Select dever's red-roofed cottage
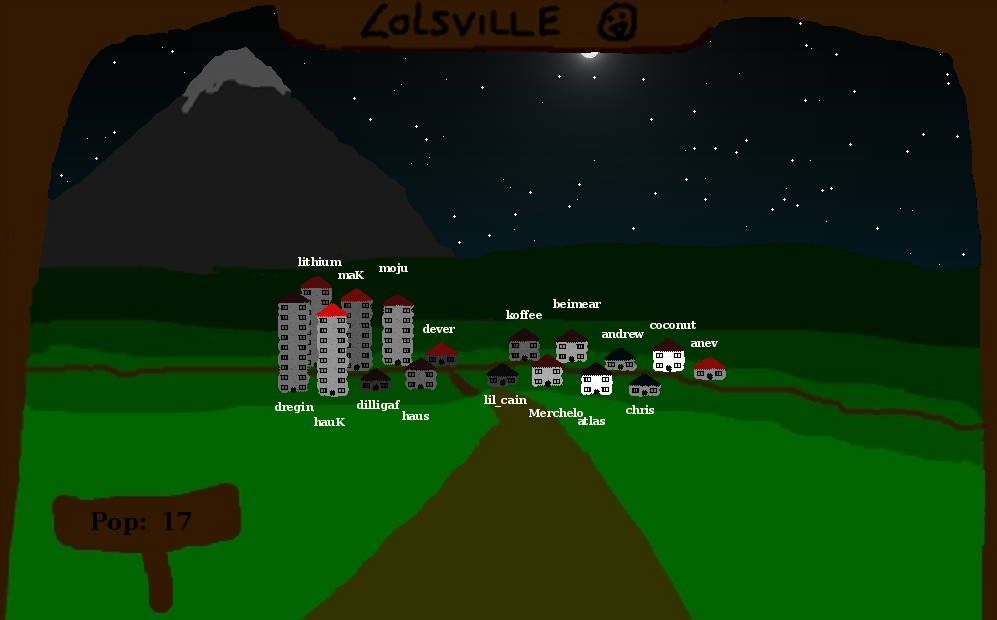Screen dimensions: 997x620 point(441,354)
